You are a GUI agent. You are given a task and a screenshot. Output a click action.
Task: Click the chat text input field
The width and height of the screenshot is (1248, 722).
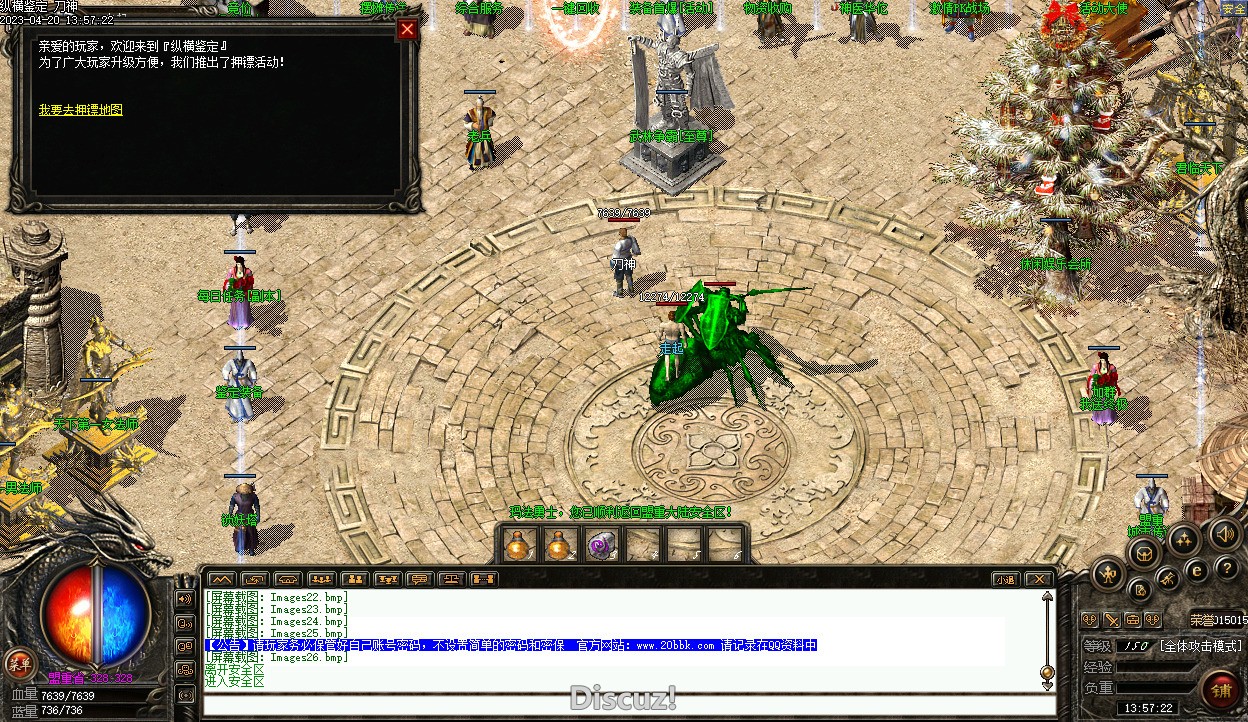point(620,703)
